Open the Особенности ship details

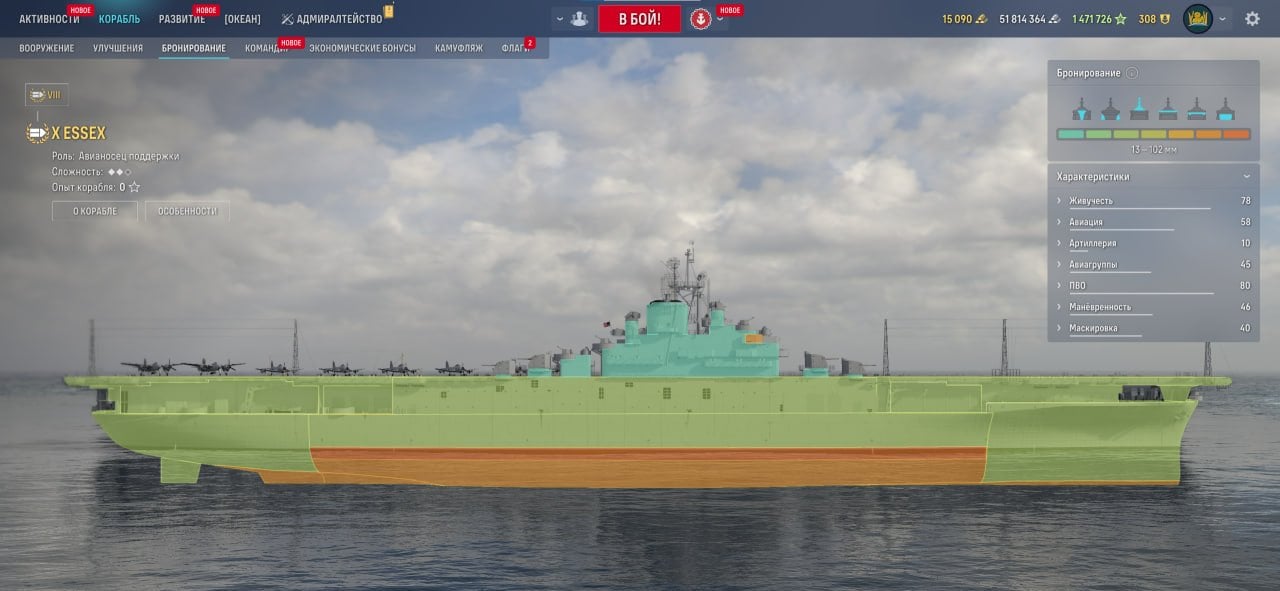click(x=187, y=211)
